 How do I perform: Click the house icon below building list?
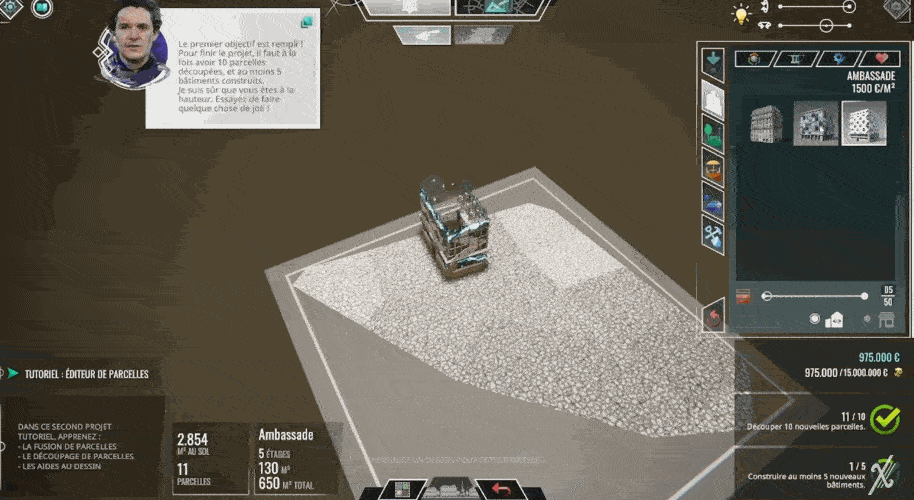click(834, 320)
